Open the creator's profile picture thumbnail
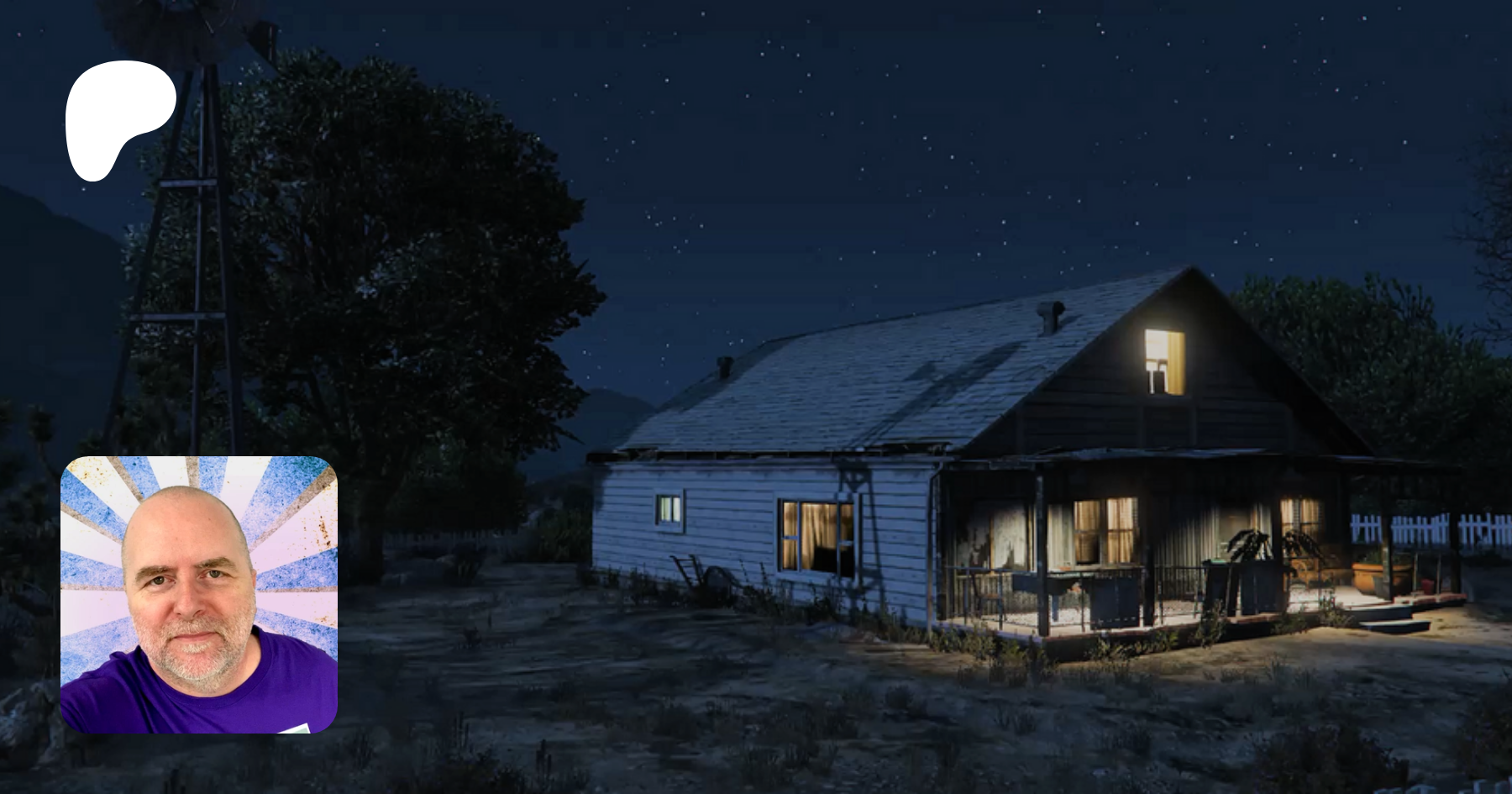Image resolution: width=1512 pixels, height=794 pixels. pos(199,595)
